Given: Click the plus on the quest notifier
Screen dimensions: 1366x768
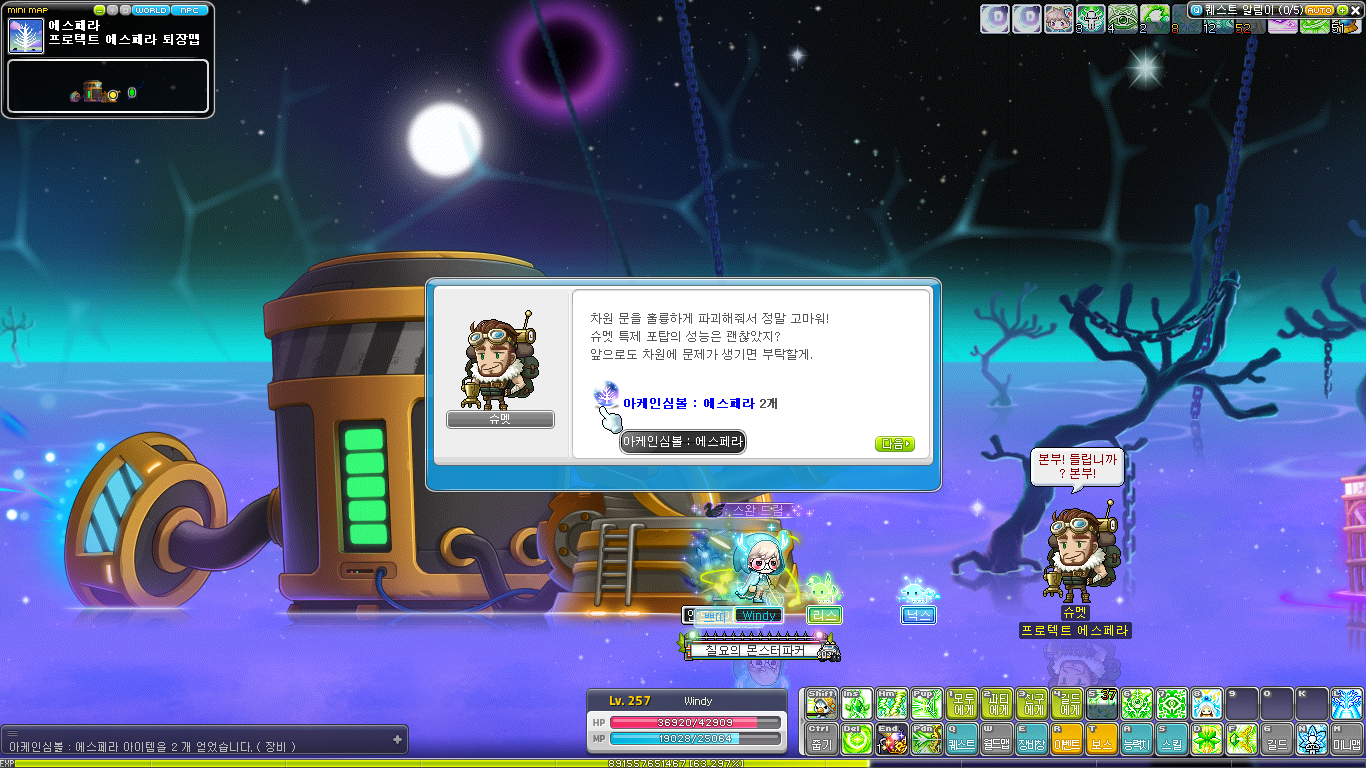Looking at the screenshot, I should pos(1341,9).
